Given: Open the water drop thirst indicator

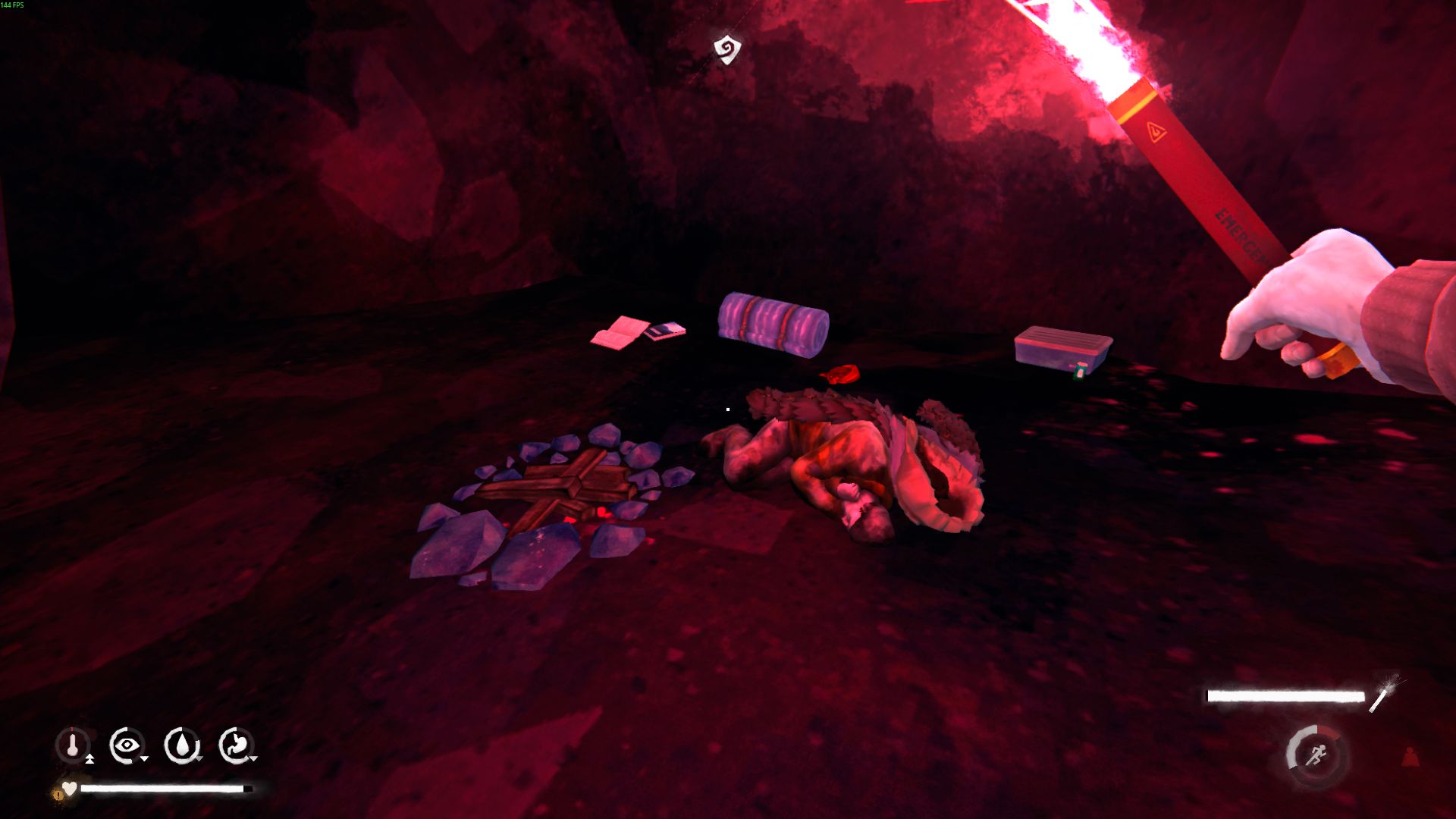Looking at the screenshot, I should [x=181, y=745].
